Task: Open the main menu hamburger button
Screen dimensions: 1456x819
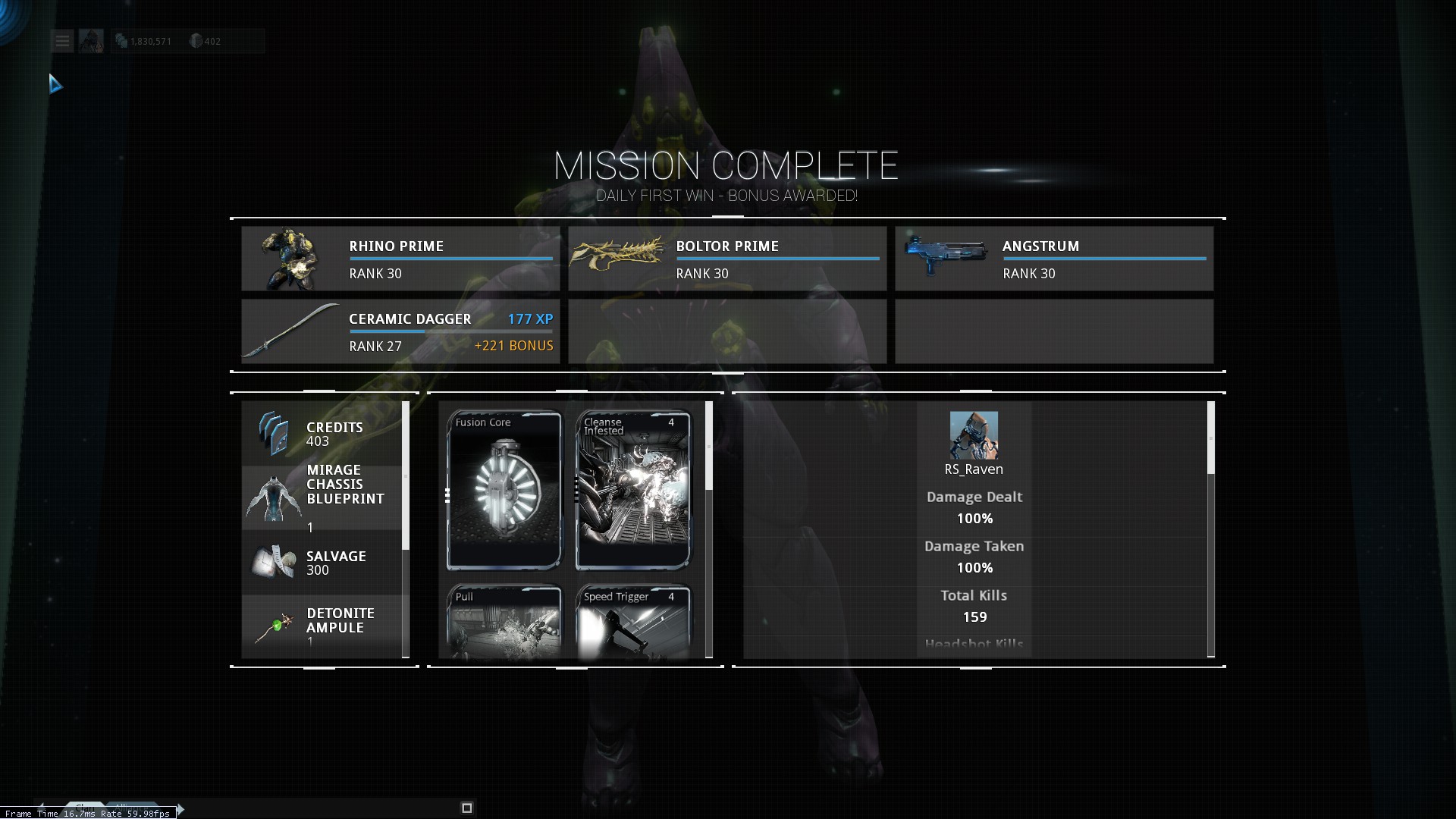Action: click(62, 41)
